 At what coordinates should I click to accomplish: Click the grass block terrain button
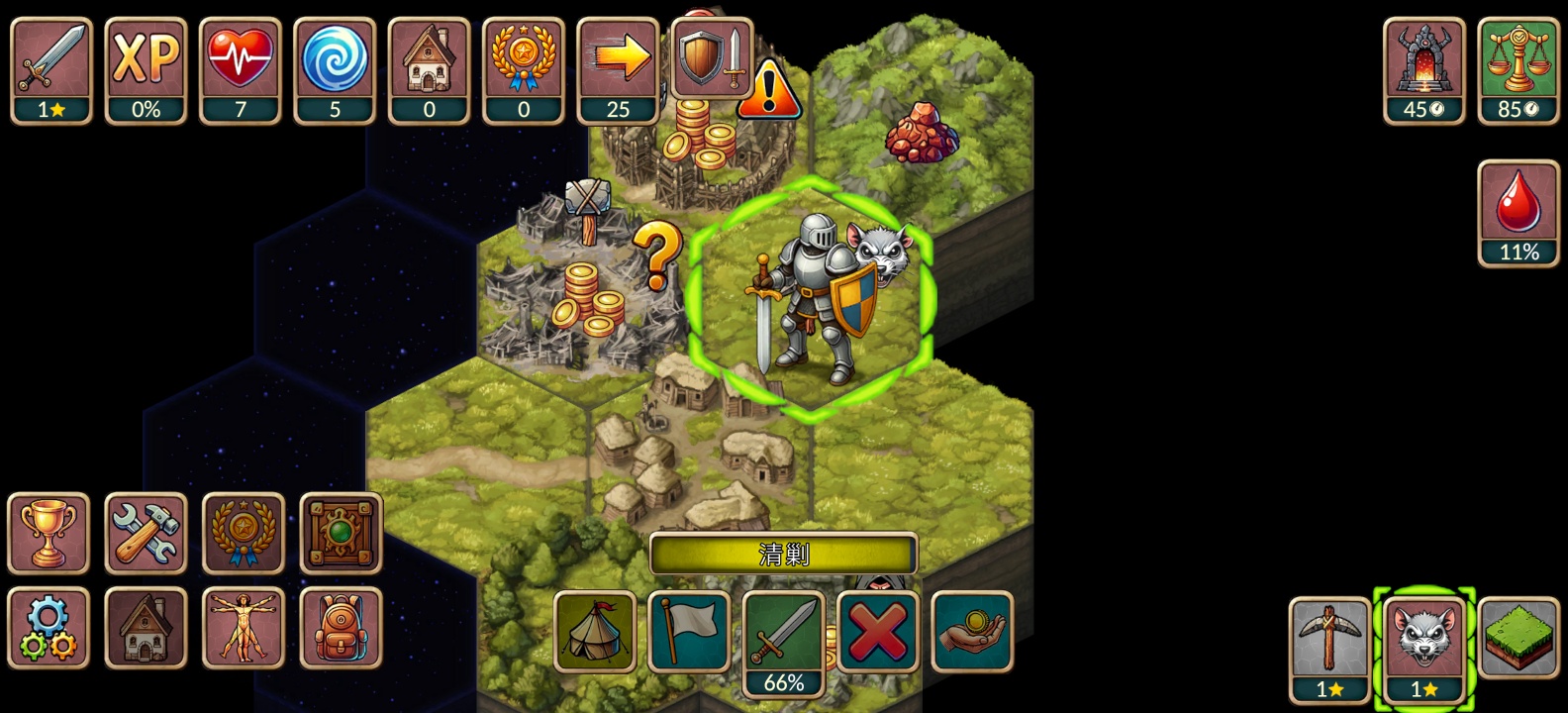tap(1519, 638)
